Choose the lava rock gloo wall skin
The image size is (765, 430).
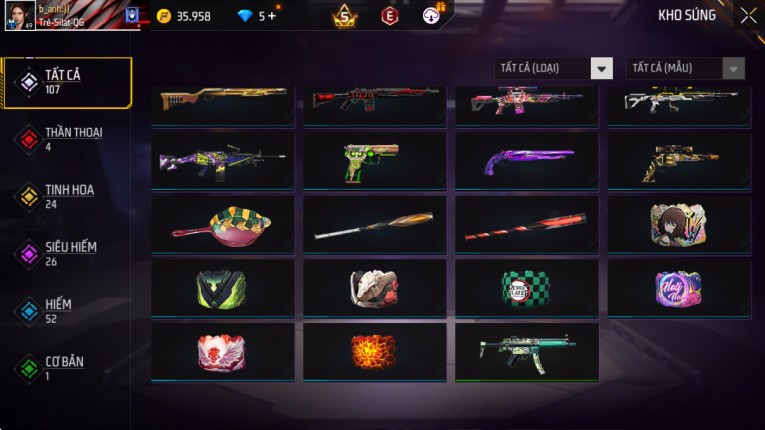coord(374,351)
